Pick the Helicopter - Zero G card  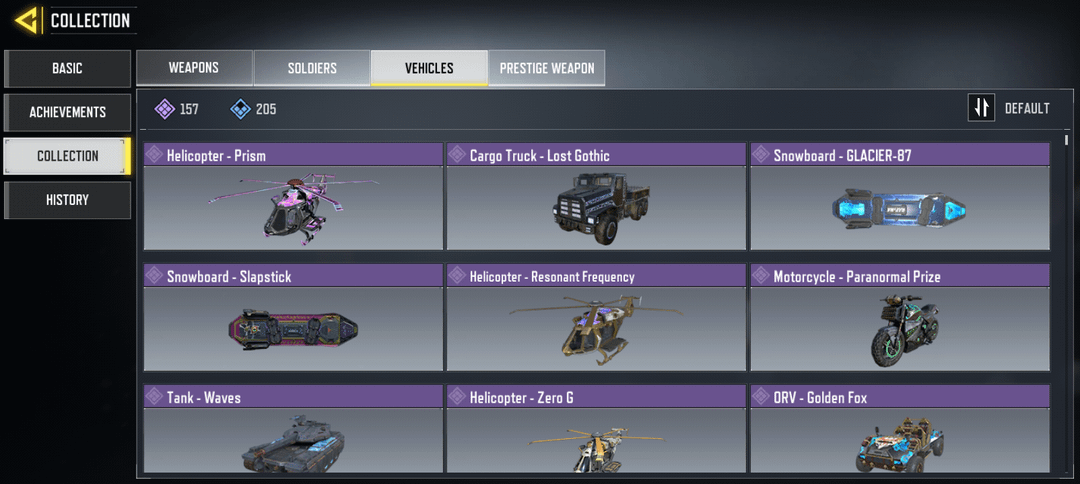coord(596,430)
